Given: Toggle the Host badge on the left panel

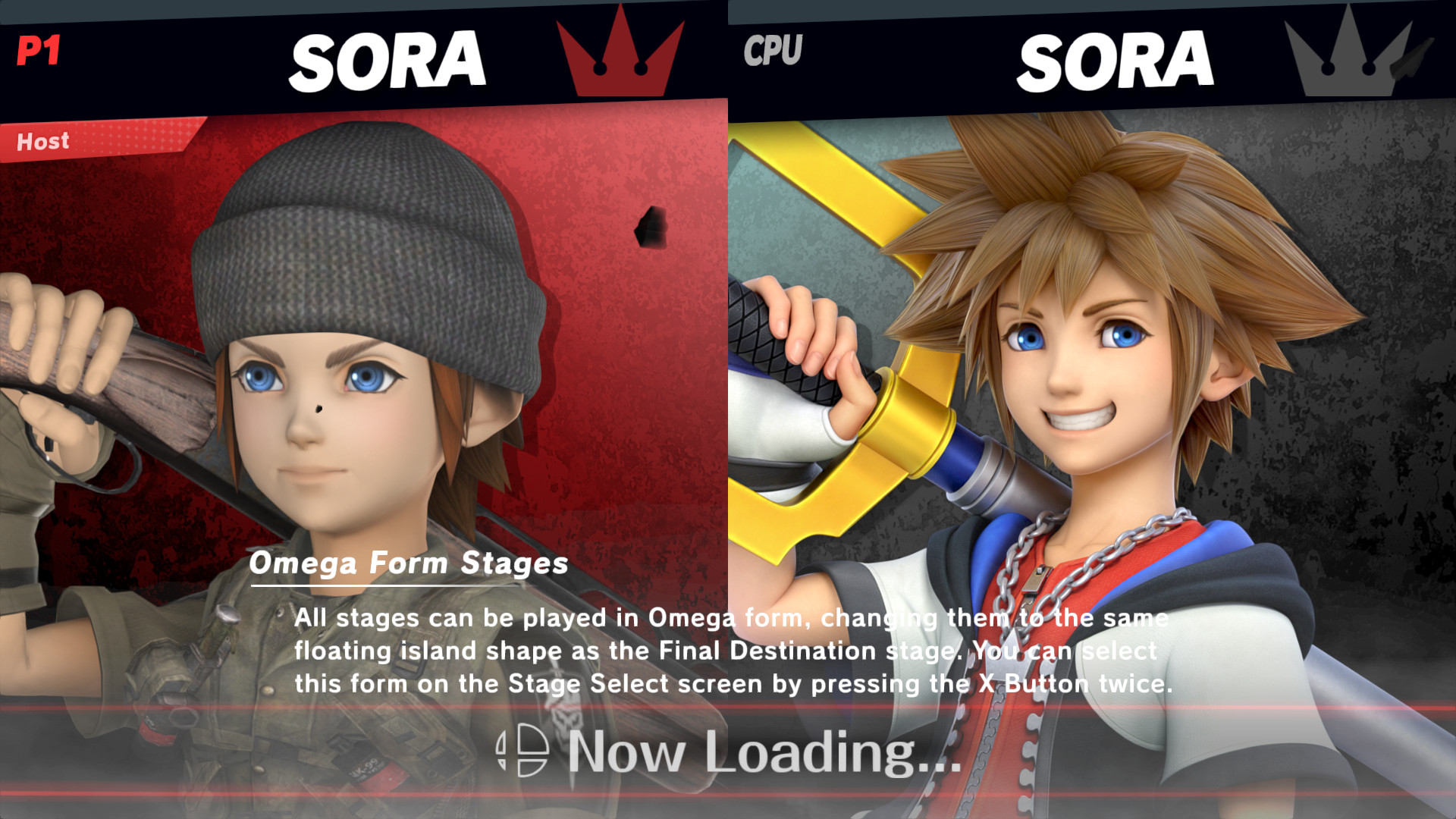Looking at the screenshot, I should tap(42, 141).
